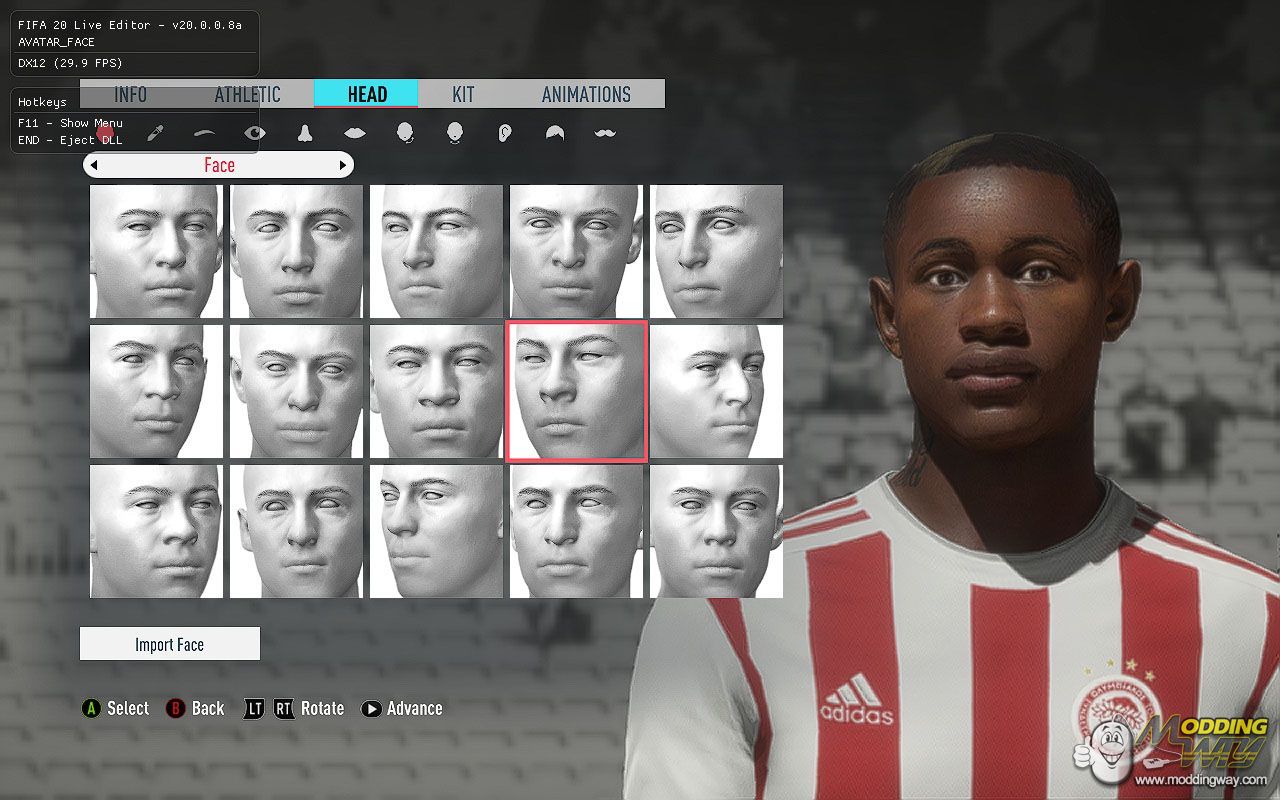Image resolution: width=1280 pixels, height=800 pixels.
Task: Choose the eyedropper skin tone icon
Action: 155,133
